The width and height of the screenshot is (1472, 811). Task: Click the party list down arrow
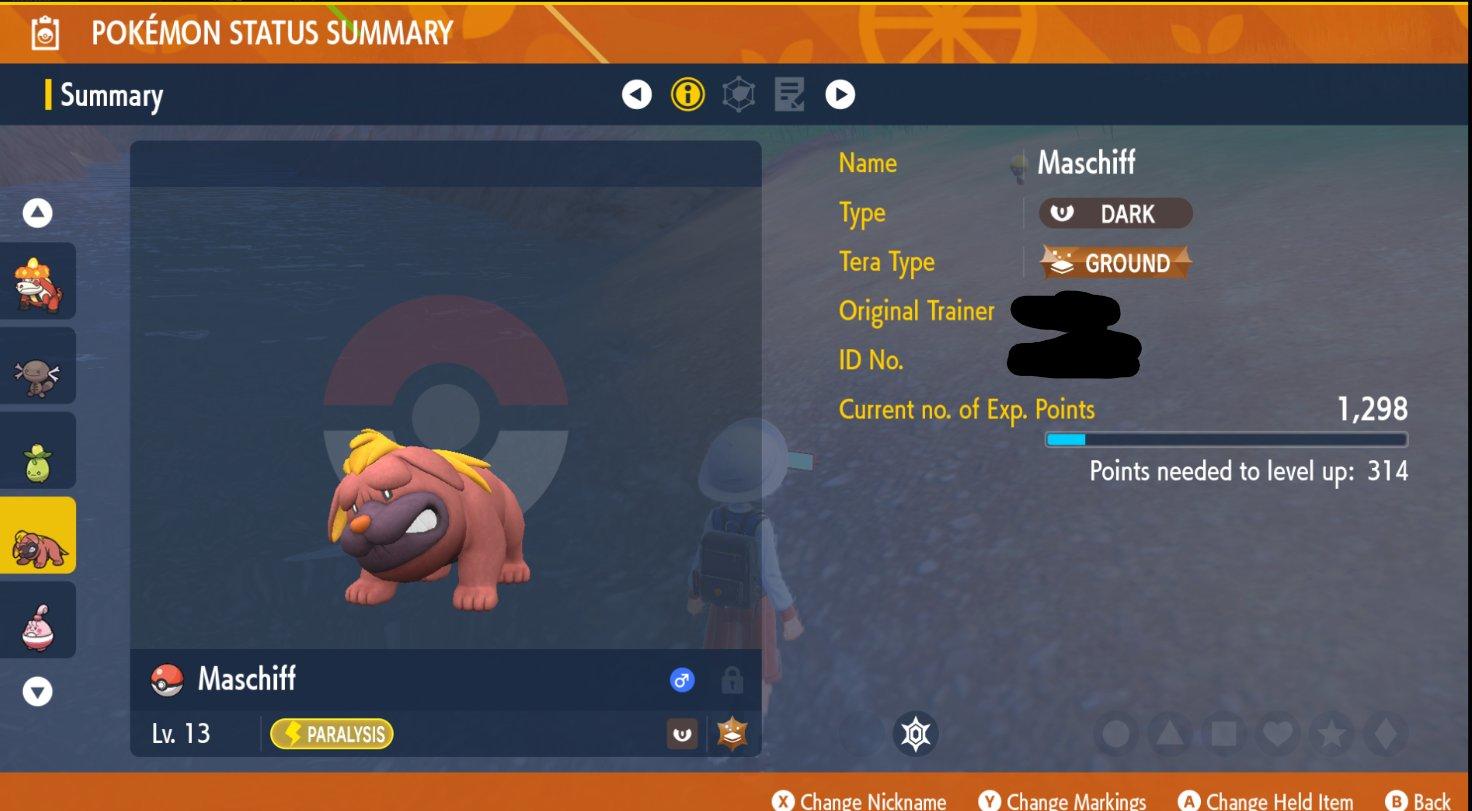tap(37, 691)
